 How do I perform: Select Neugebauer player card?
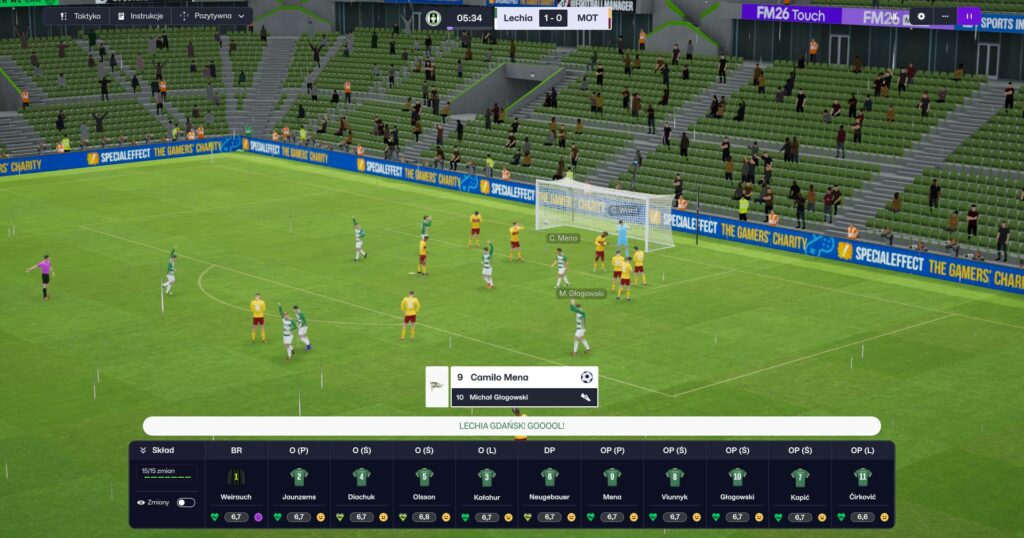pyautogui.click(x=549, y=485)
